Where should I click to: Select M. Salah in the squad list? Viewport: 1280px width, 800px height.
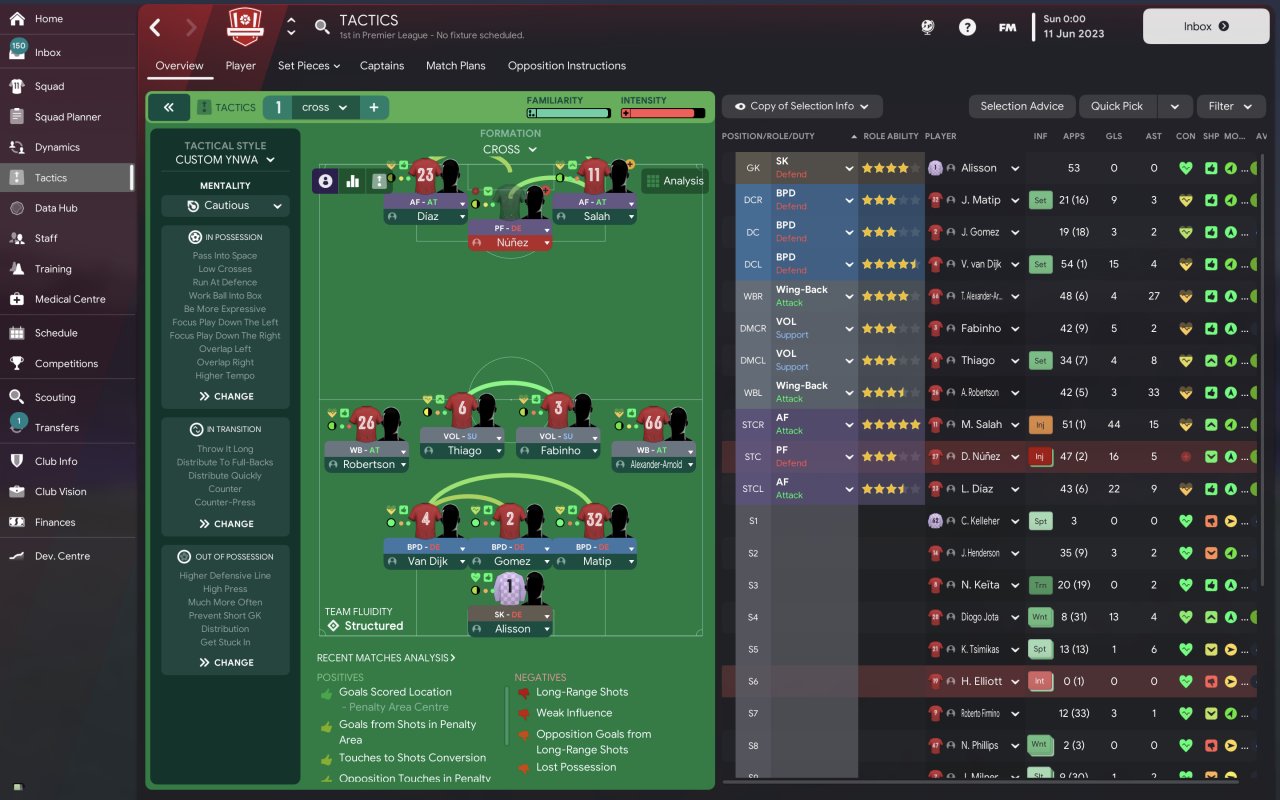coord(981,424)
